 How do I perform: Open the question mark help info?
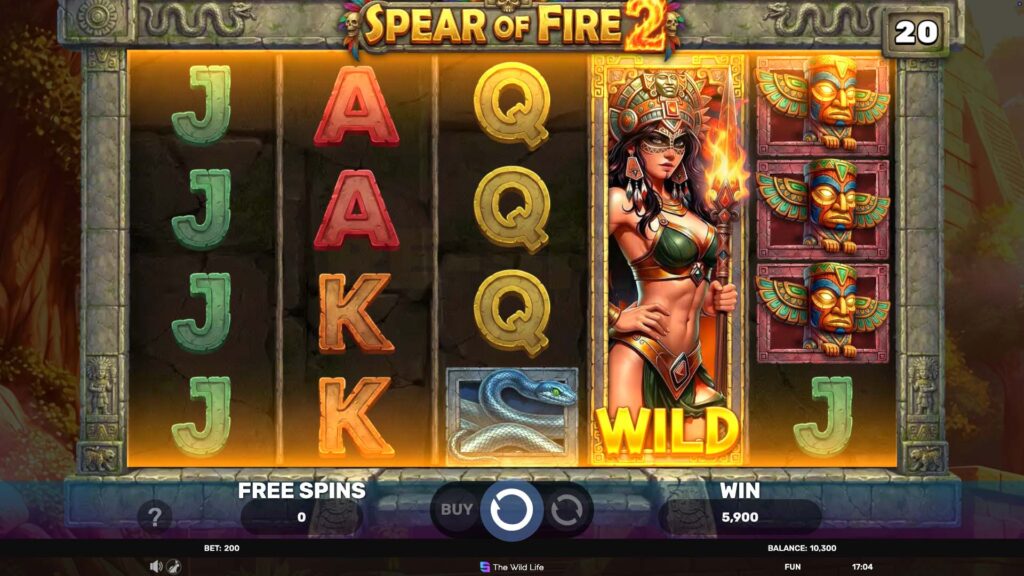pos(155,517)
